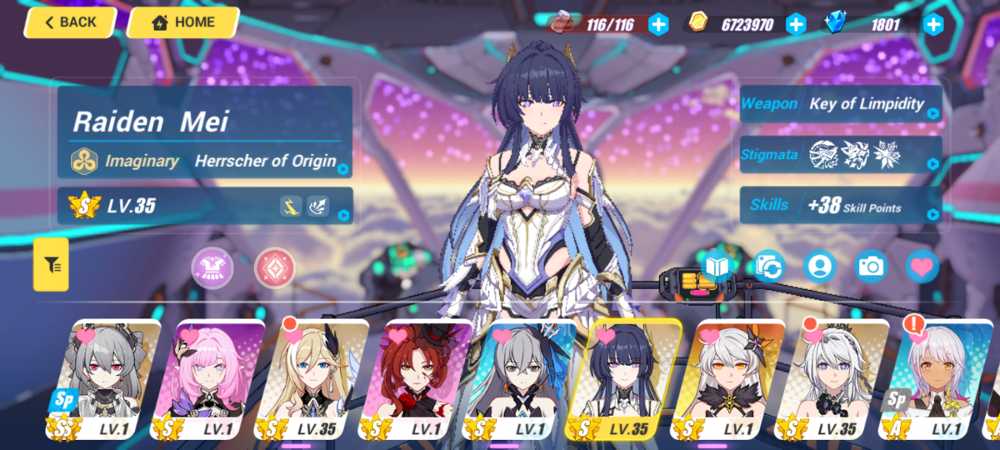The width and height of the screenshot is (1000, 450).
Task: Open the camera photo mode
Action: (x=871, y=266)
